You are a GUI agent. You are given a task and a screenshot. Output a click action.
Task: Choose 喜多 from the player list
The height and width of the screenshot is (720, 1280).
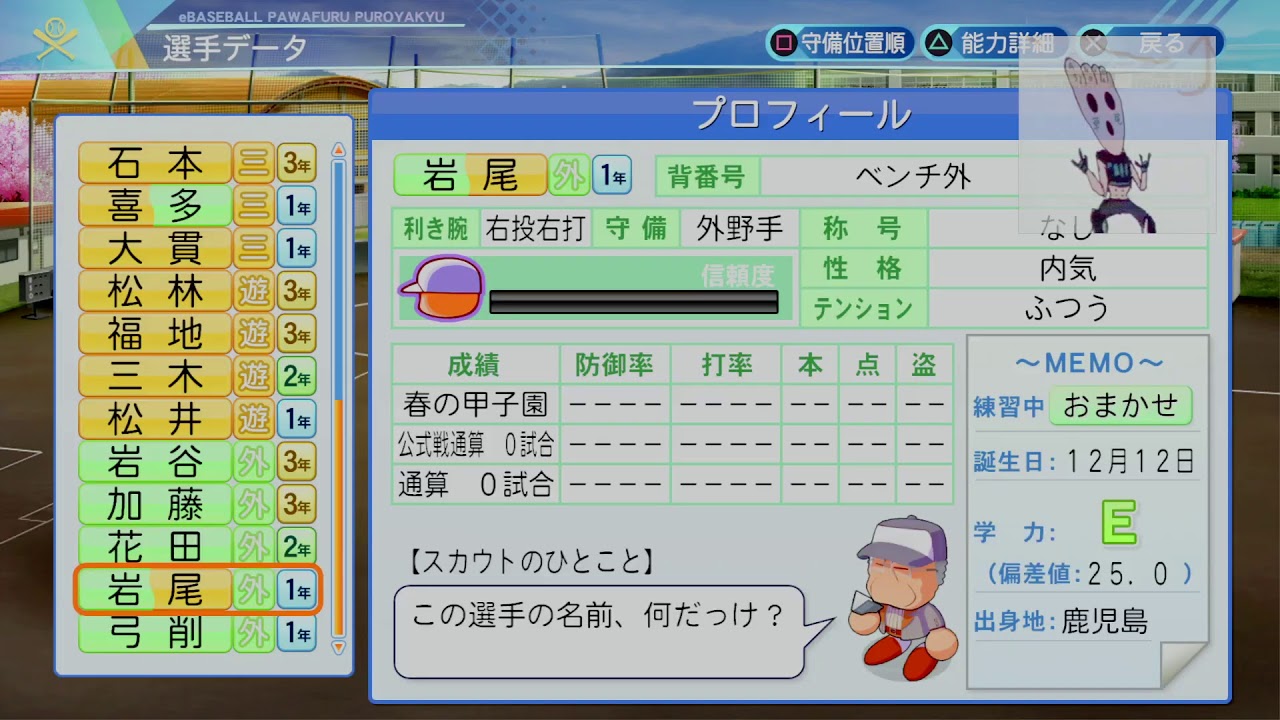coord(197,205)
